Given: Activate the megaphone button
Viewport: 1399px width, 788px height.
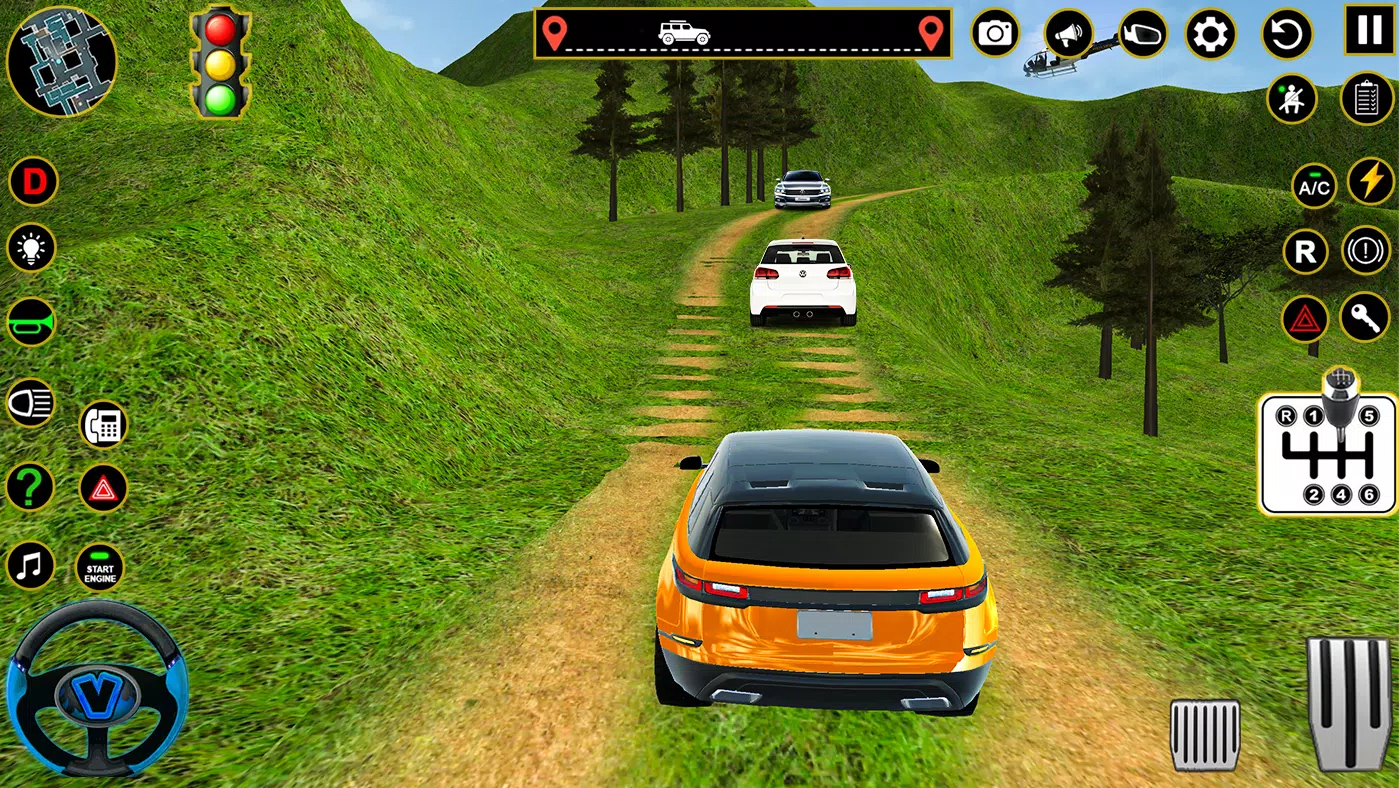Looking at the screenshot, I should [1069, 35].
